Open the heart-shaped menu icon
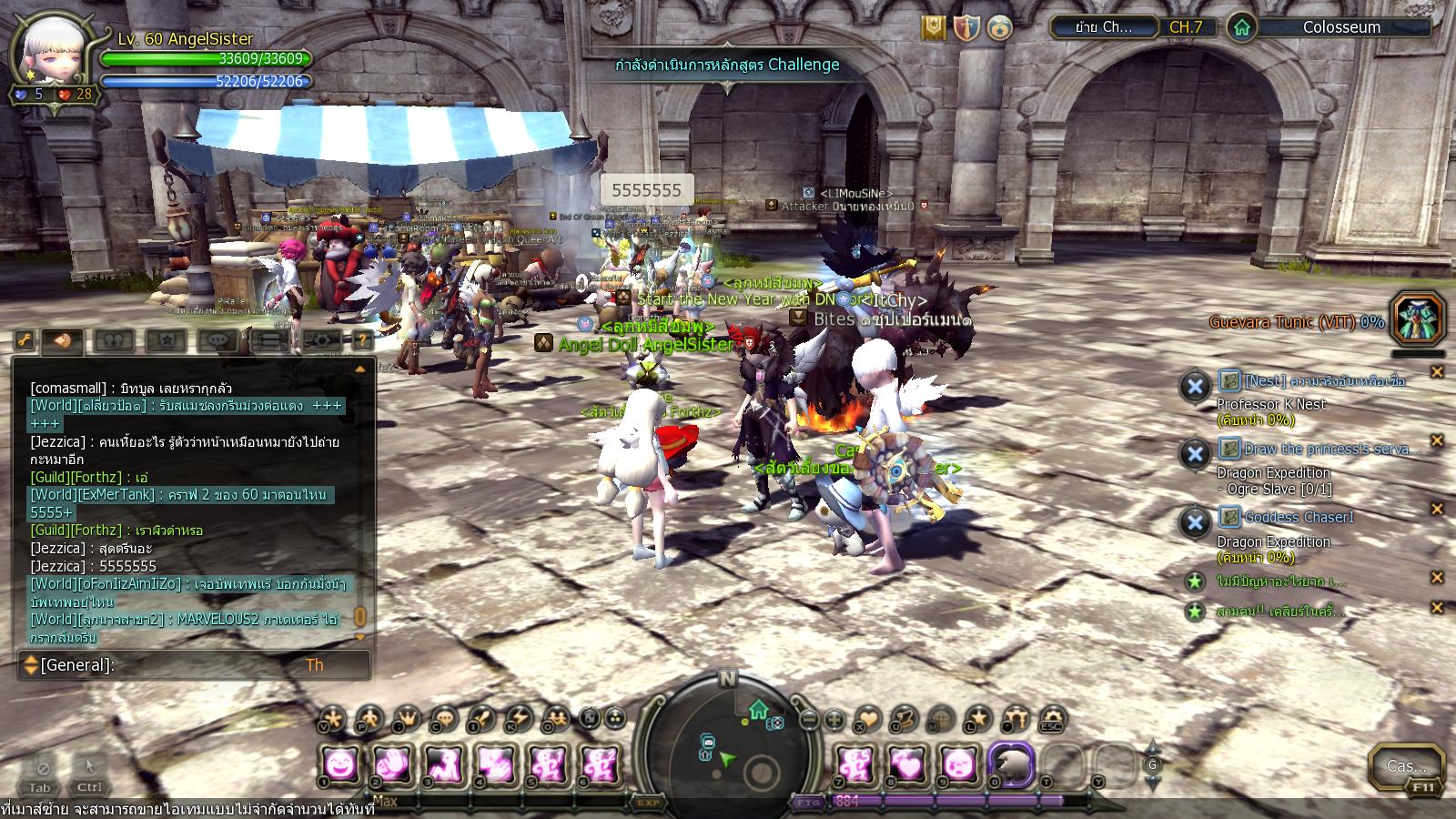 pos(868,719)
